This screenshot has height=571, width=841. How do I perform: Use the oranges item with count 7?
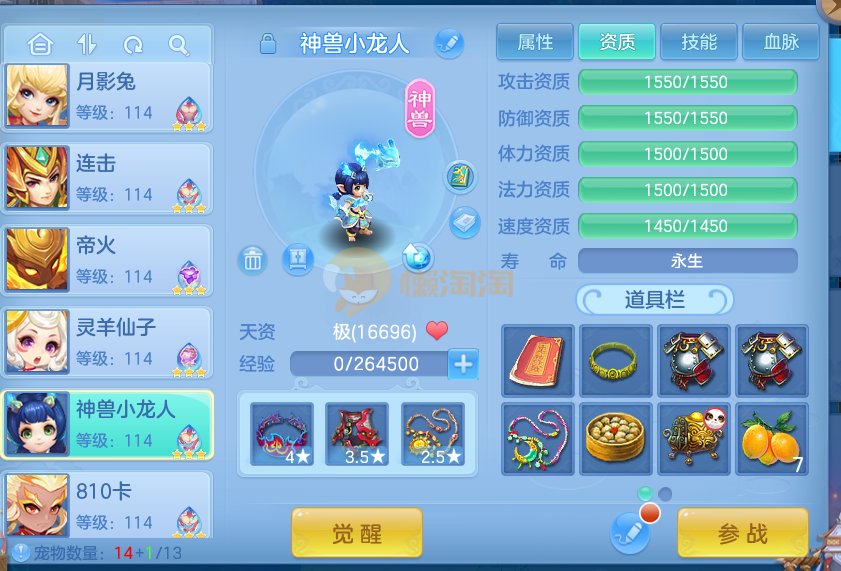771,437
